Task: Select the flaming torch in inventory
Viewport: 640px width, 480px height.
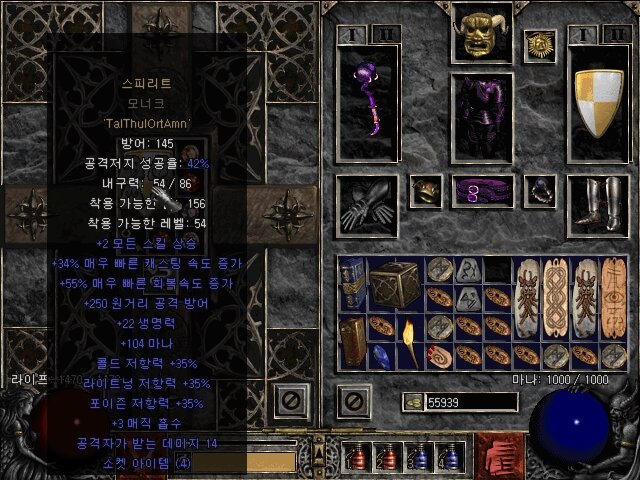Action: coord(409,339)
